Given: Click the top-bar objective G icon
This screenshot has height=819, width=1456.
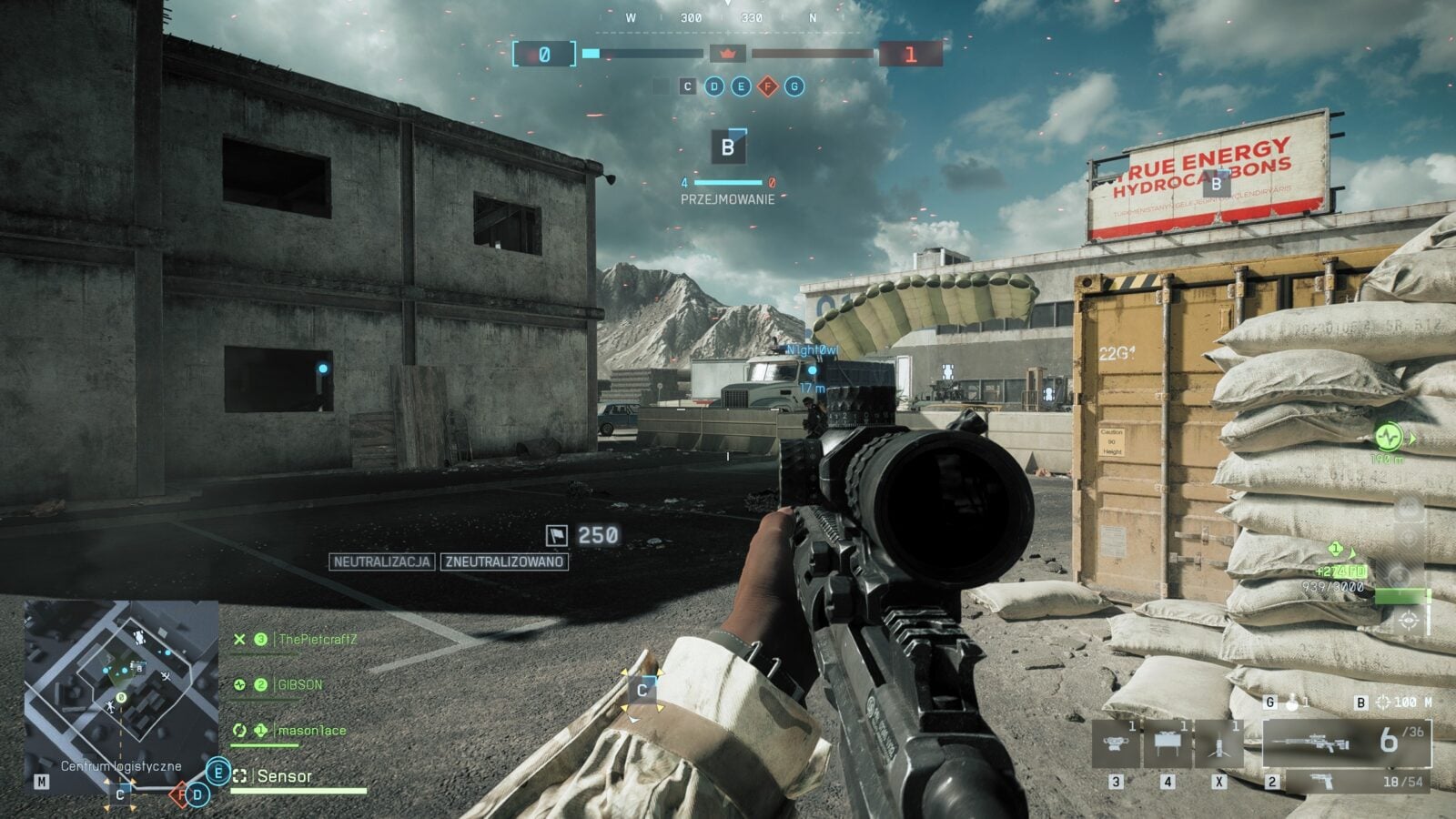Looking at the screenshot, I should pos(794,86).
